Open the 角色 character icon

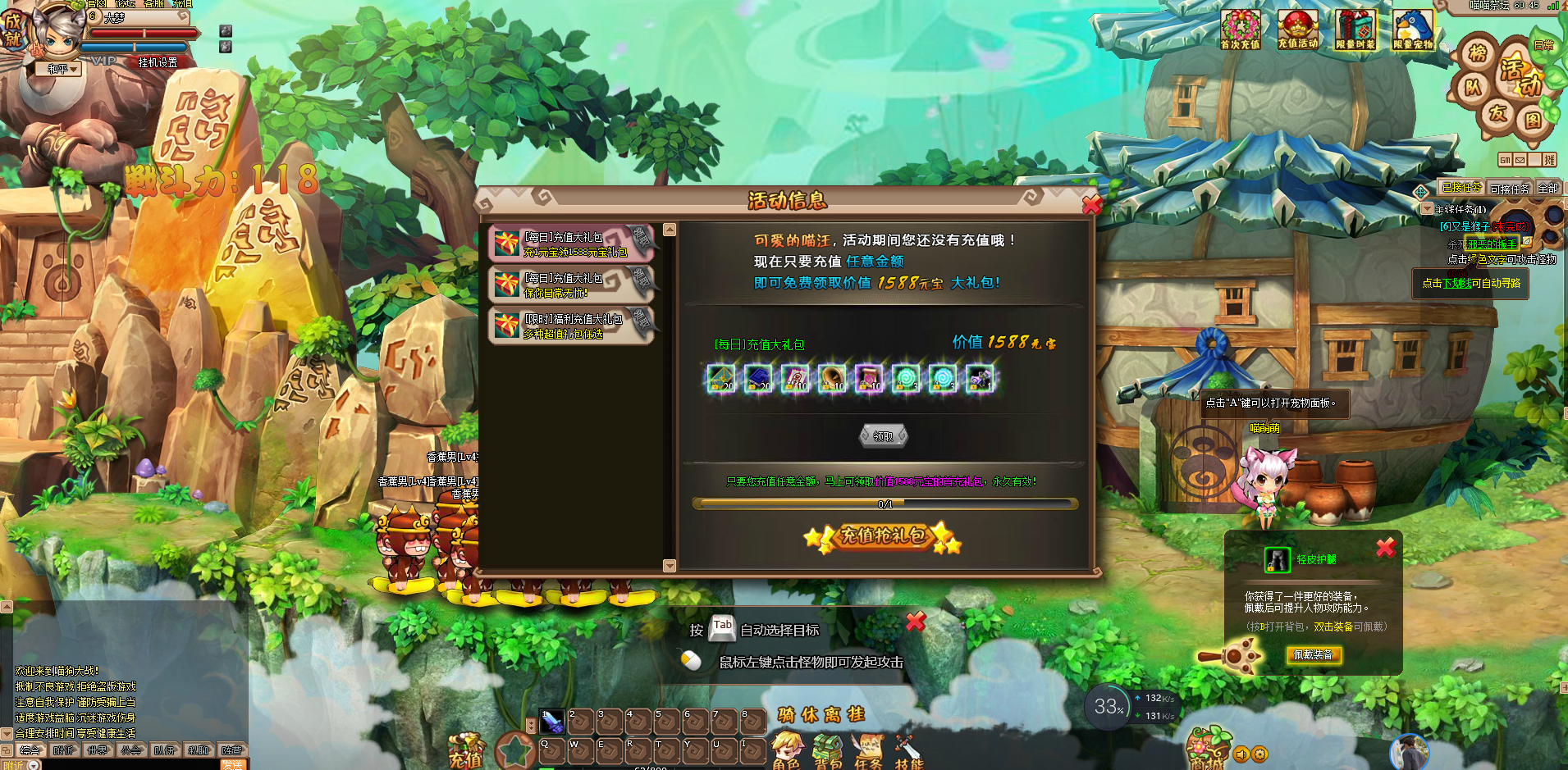click(786, 750)
